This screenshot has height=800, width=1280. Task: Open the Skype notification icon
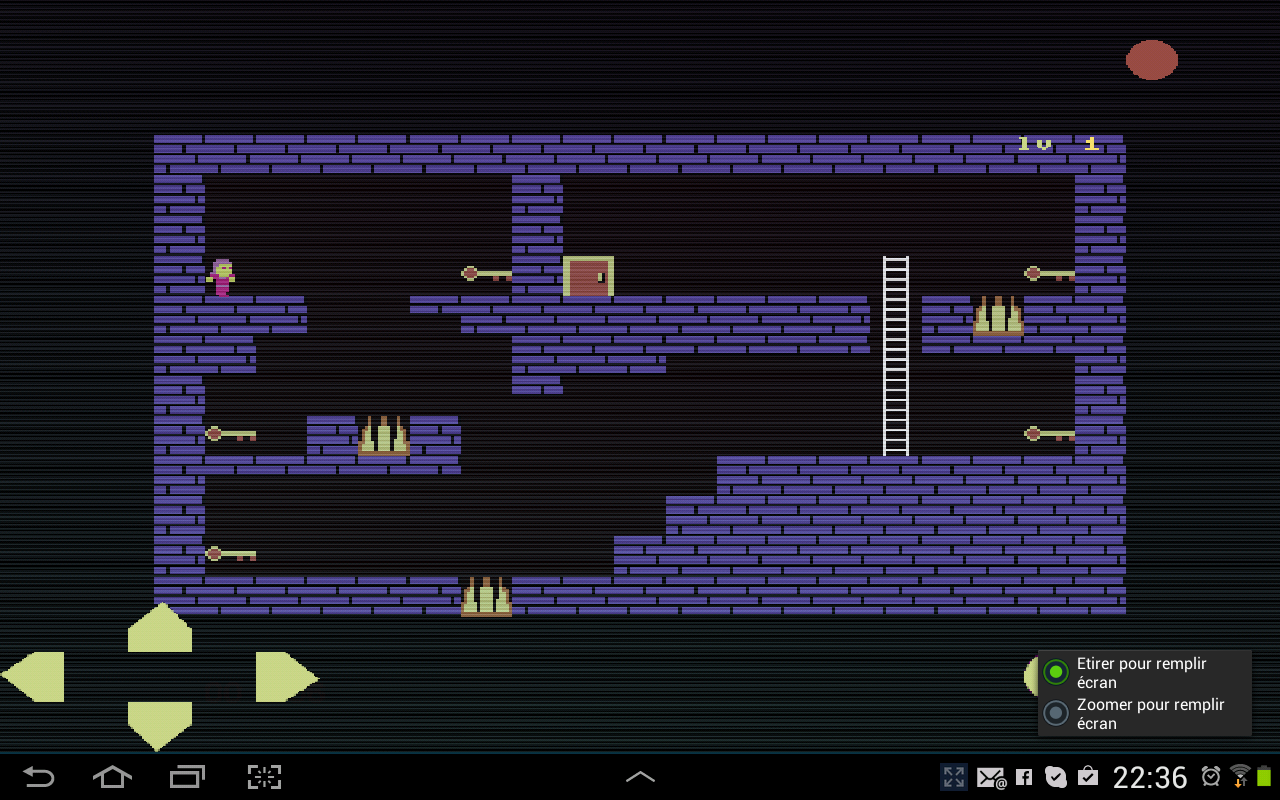pos(1055,777)
